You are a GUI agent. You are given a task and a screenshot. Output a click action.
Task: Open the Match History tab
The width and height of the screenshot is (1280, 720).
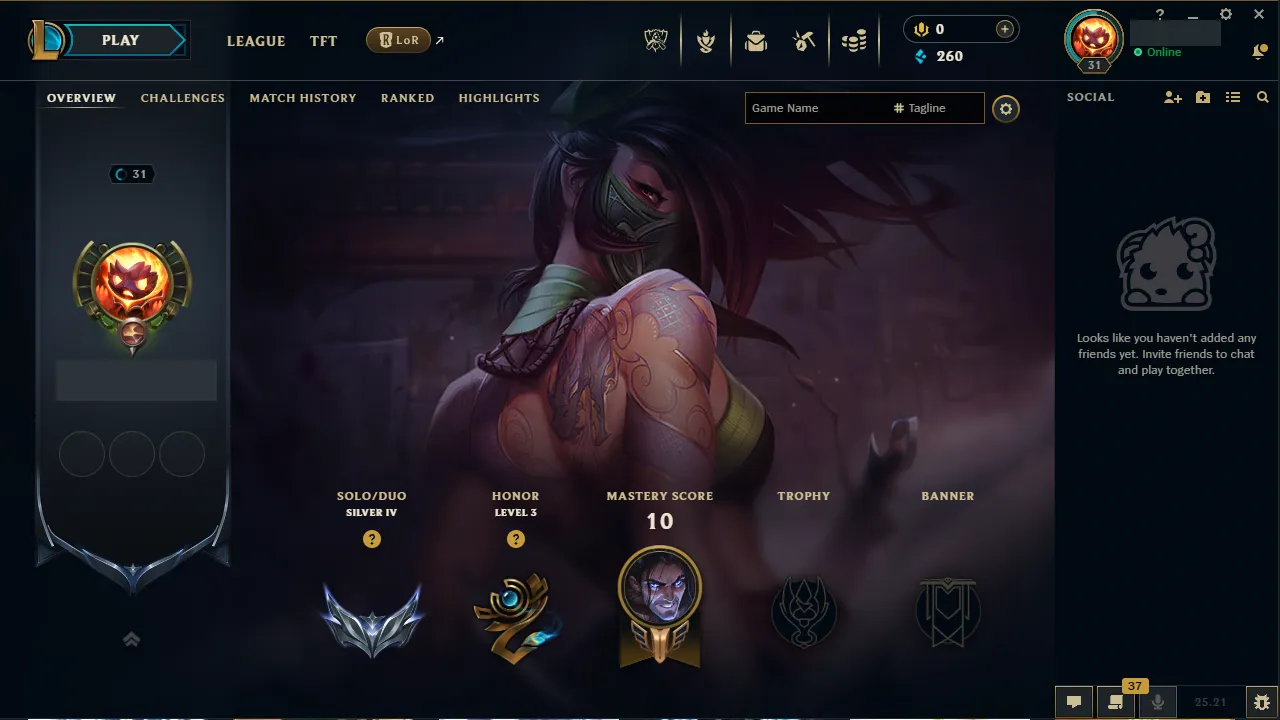tap(303, 98)
